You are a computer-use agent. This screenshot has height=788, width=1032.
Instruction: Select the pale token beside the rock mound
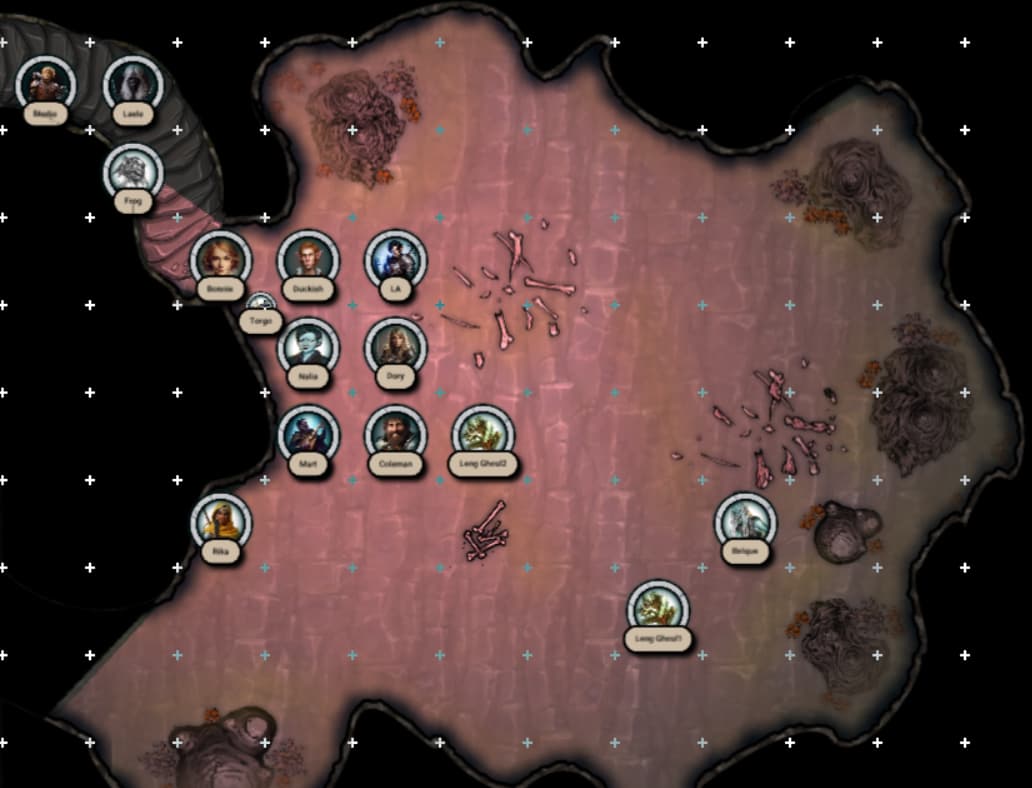[x=745, y=521]
